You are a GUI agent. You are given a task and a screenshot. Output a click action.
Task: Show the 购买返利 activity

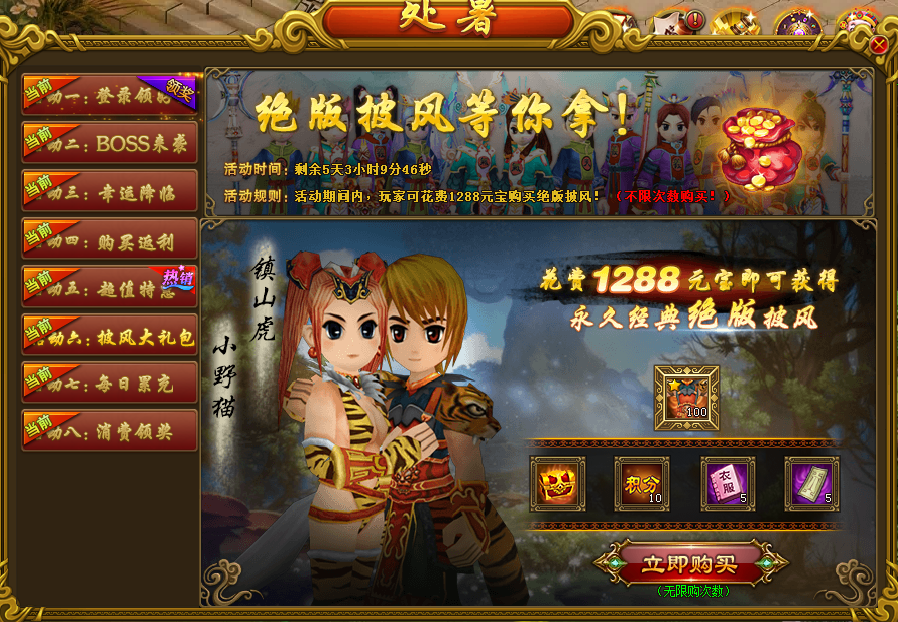click(x=110, y=239)
